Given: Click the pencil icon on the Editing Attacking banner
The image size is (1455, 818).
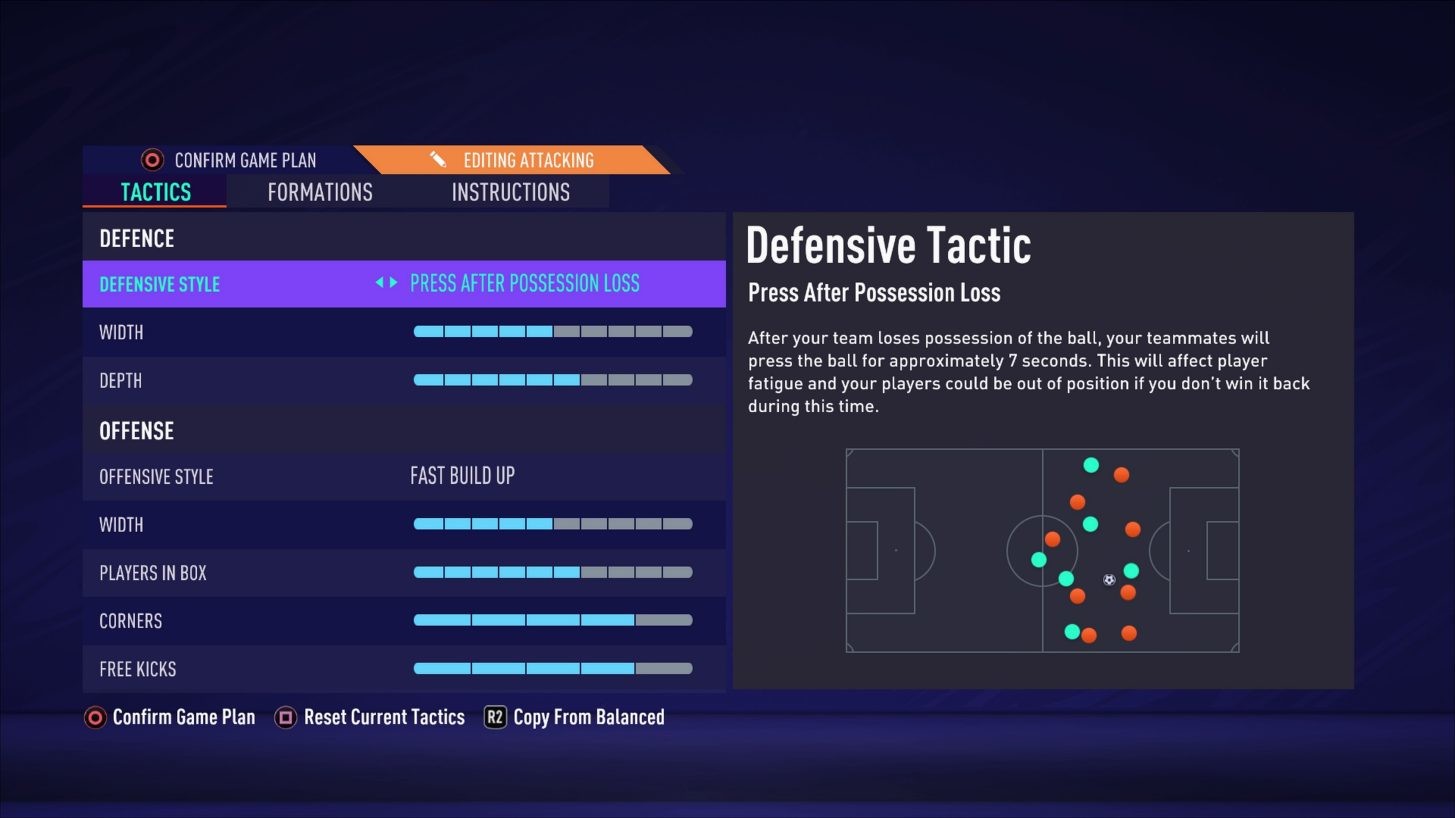Looking at the screenshot, I should pos(437,159).
